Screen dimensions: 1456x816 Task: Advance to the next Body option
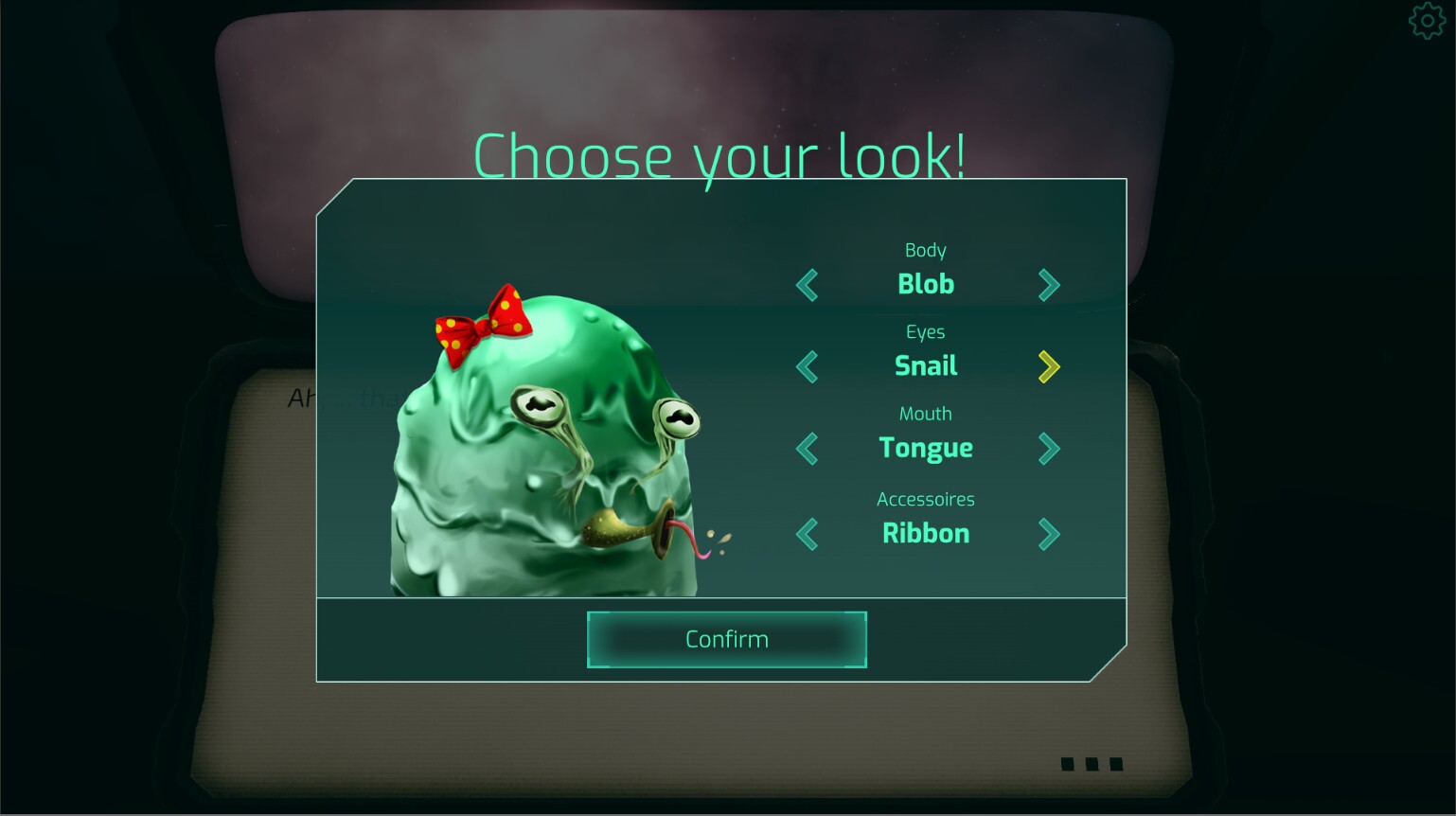(1048, 285)
